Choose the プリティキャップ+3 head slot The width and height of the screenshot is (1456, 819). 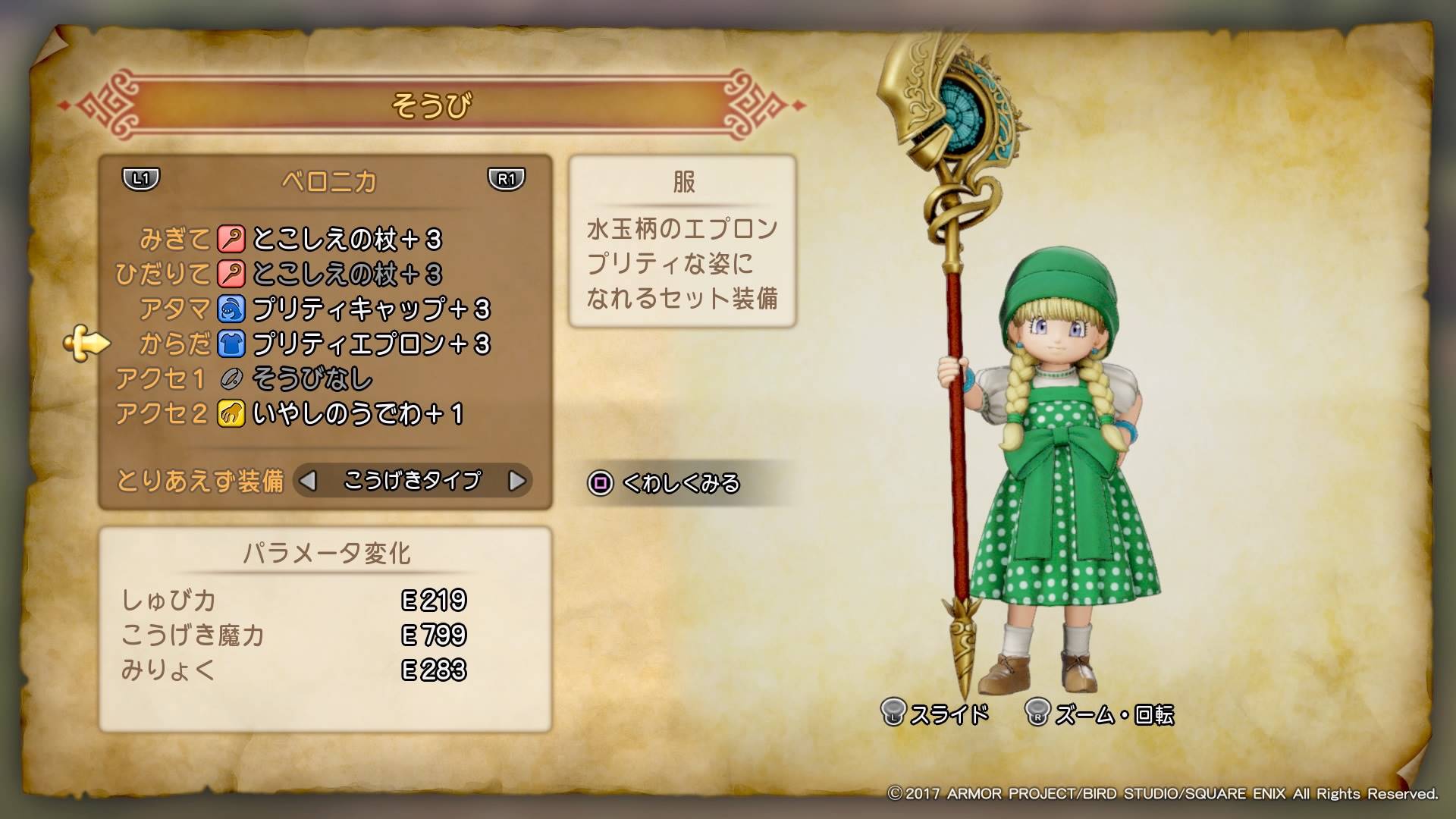370,309
